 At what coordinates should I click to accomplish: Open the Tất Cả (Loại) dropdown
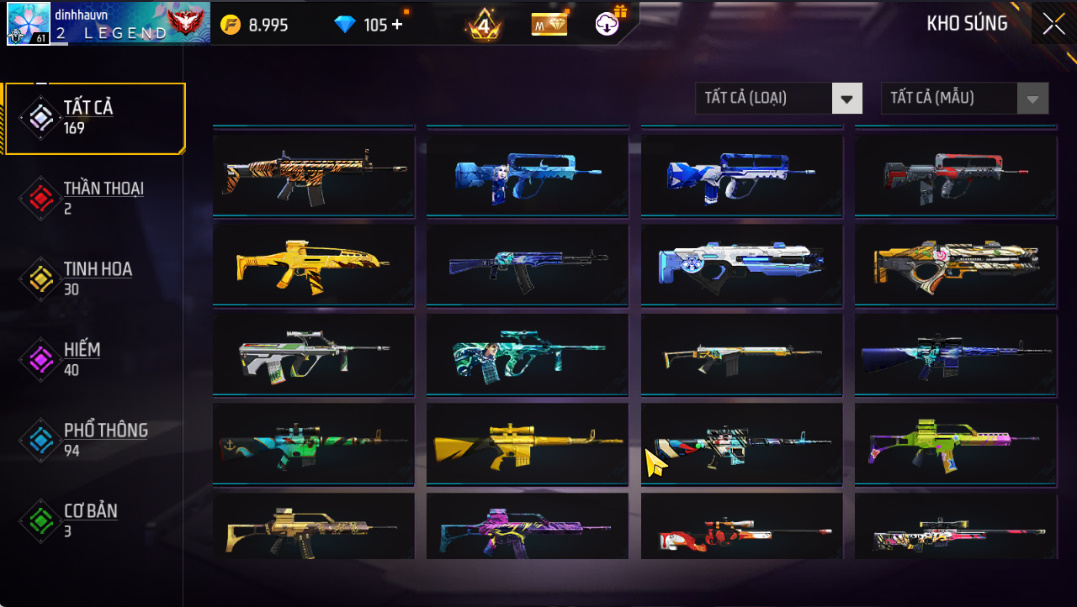point(778,98)
